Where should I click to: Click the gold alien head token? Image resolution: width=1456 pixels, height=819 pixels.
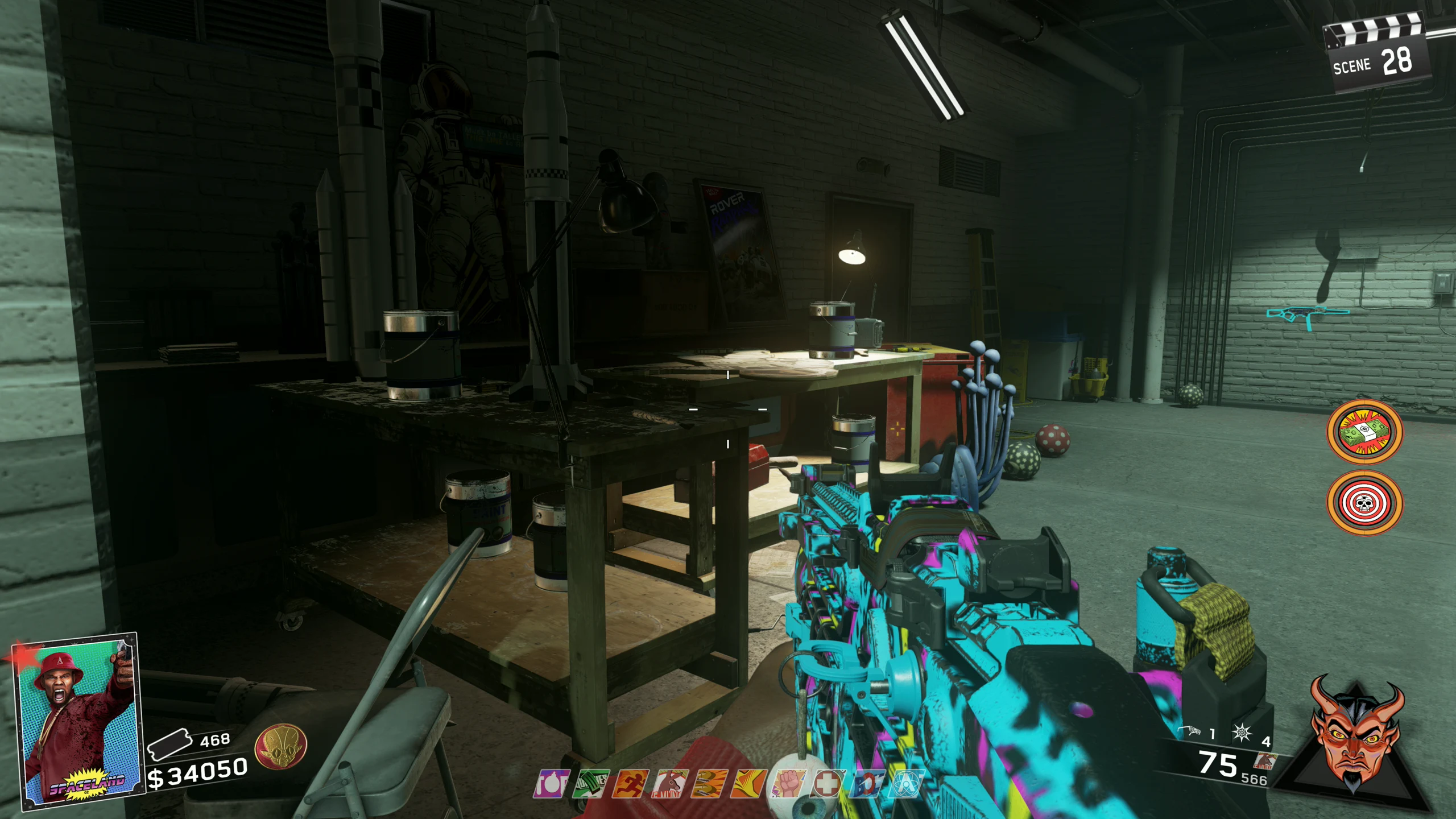[281, 746]
